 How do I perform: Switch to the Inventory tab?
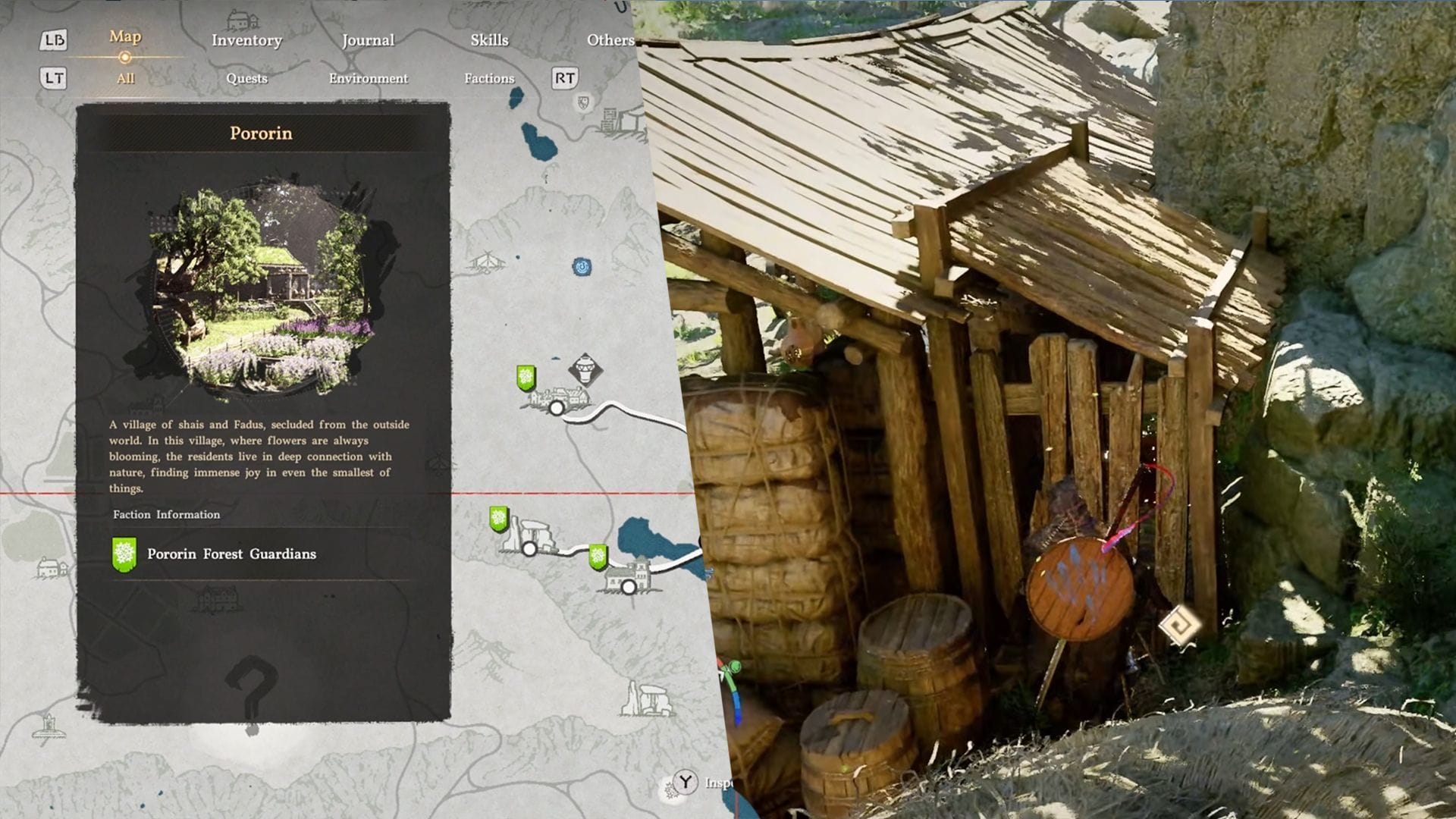click(246, 40)
